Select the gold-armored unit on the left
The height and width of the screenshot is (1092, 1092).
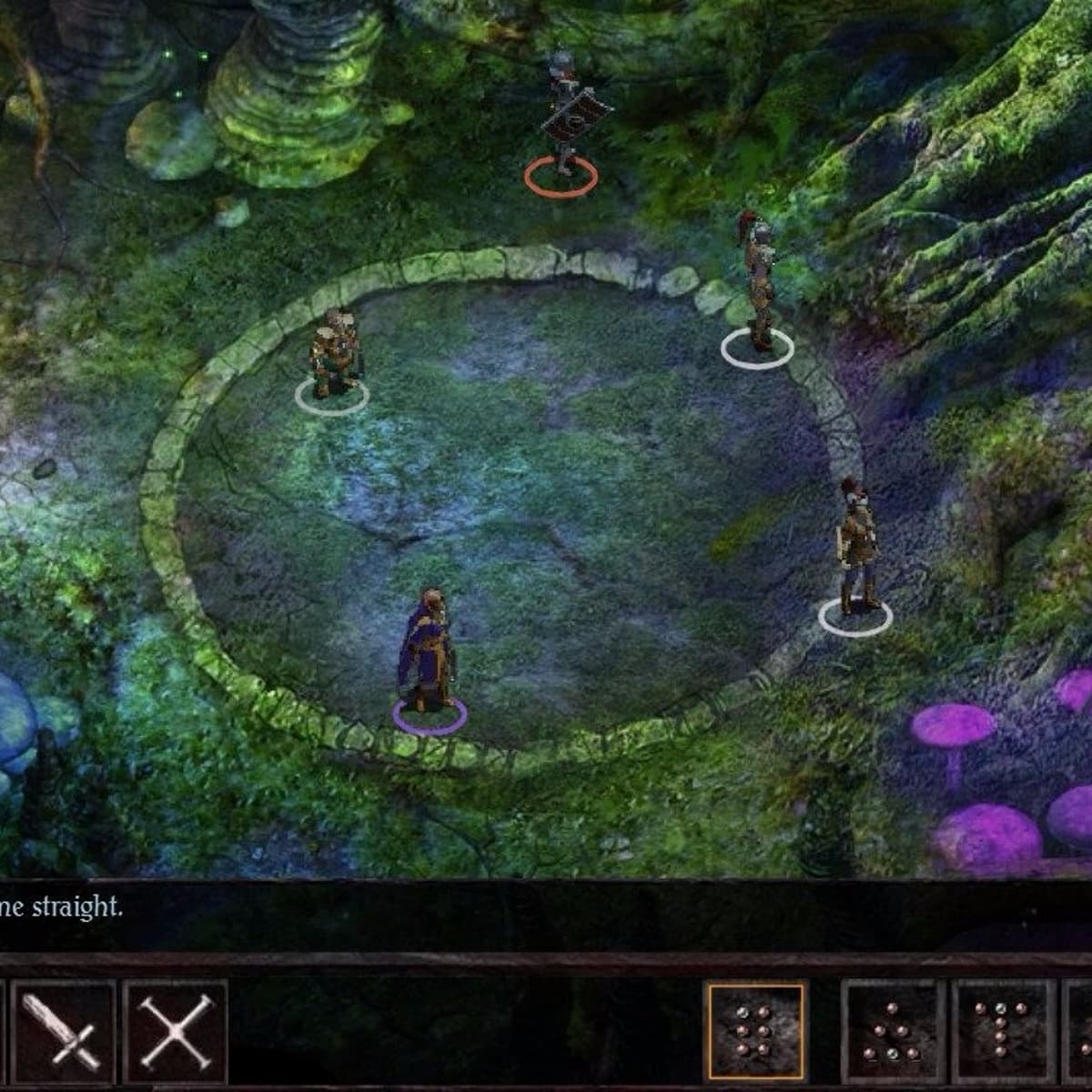point(334,355)
